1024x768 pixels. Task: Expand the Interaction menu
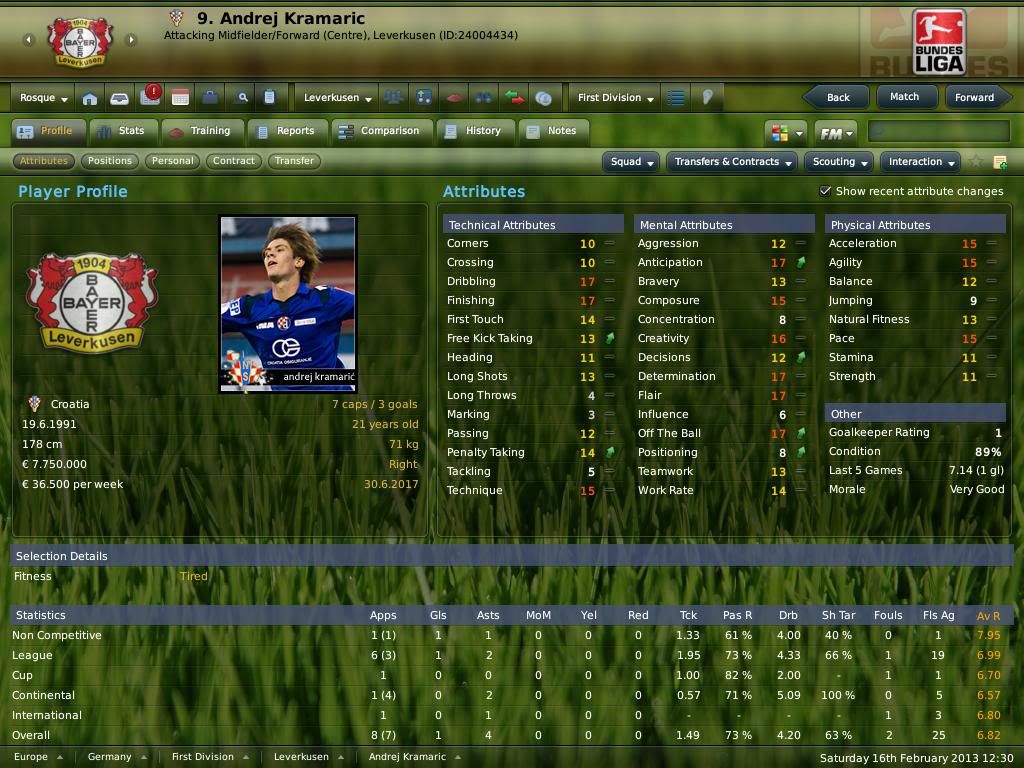pos(921,162)
